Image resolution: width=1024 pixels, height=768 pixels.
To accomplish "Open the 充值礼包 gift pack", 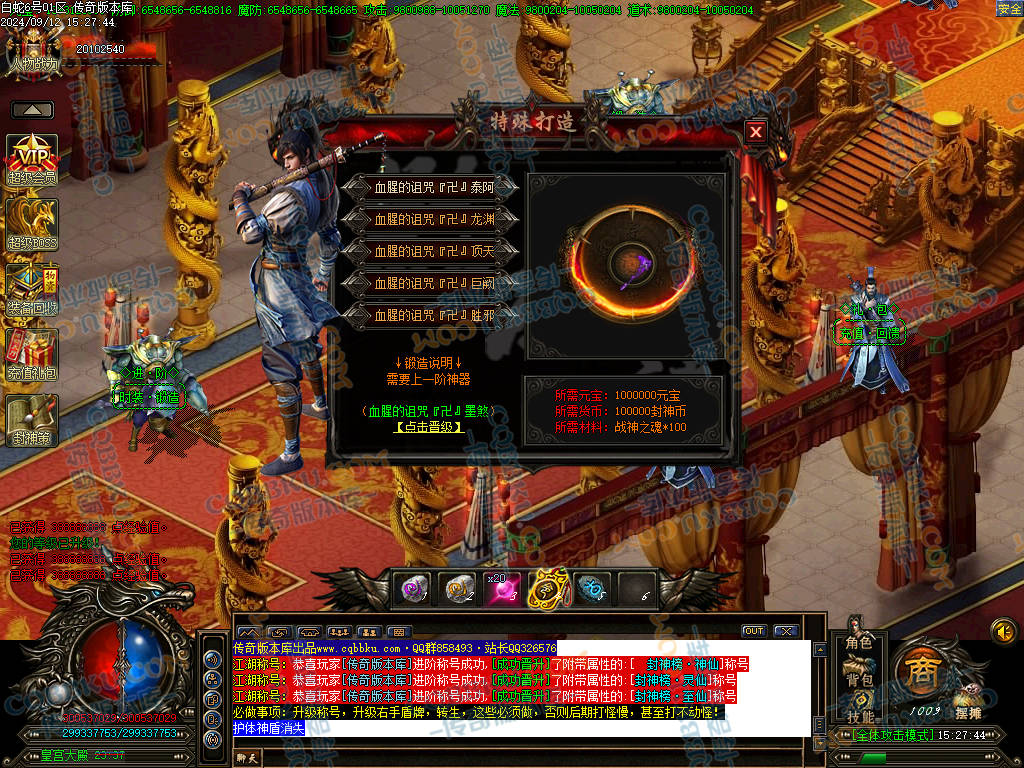I will (32, 355).
